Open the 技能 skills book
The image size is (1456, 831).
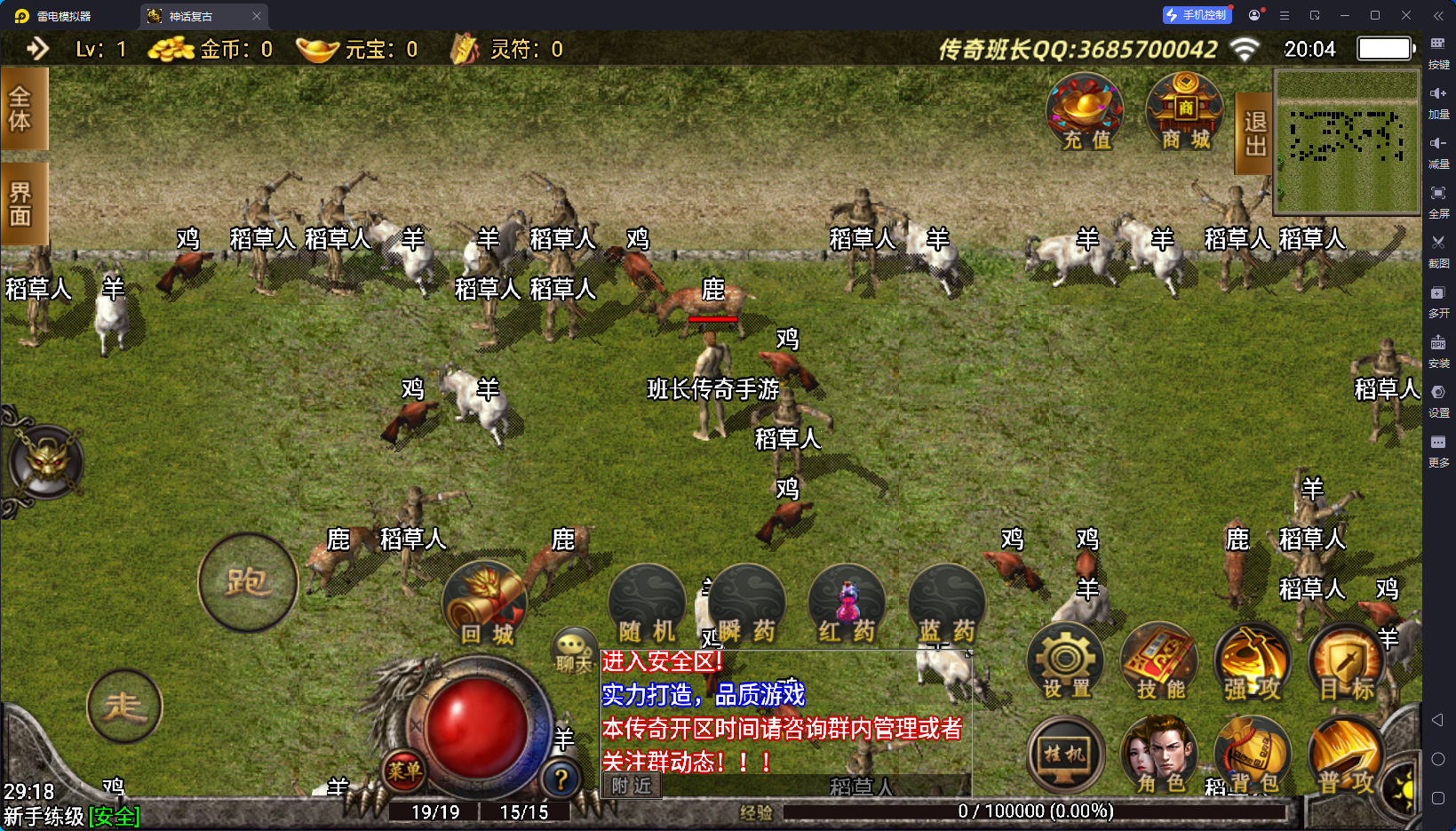pyautogui.click(x=1160, y=662)
